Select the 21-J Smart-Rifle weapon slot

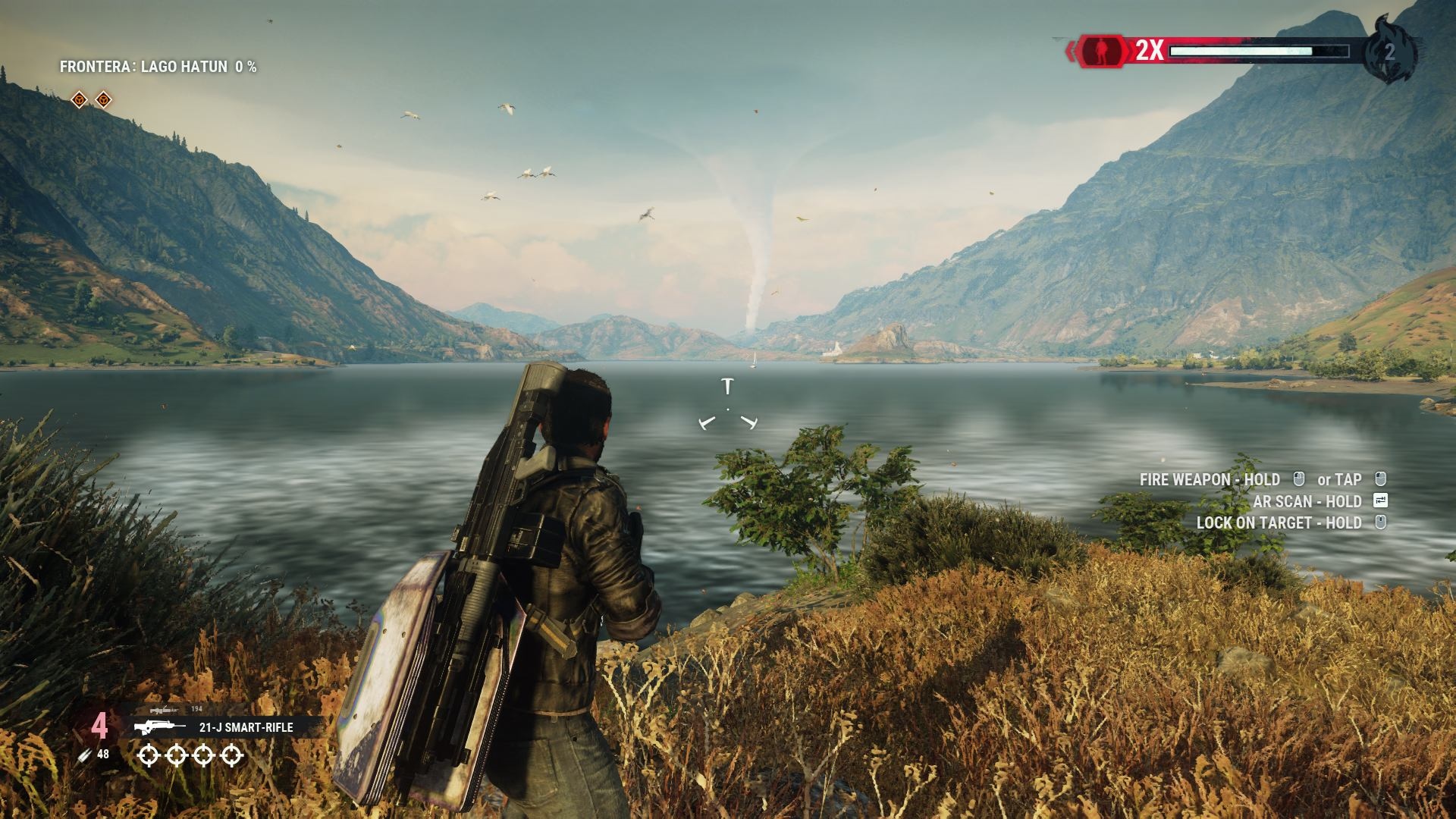pyautogui.click(x=227, y=727)
